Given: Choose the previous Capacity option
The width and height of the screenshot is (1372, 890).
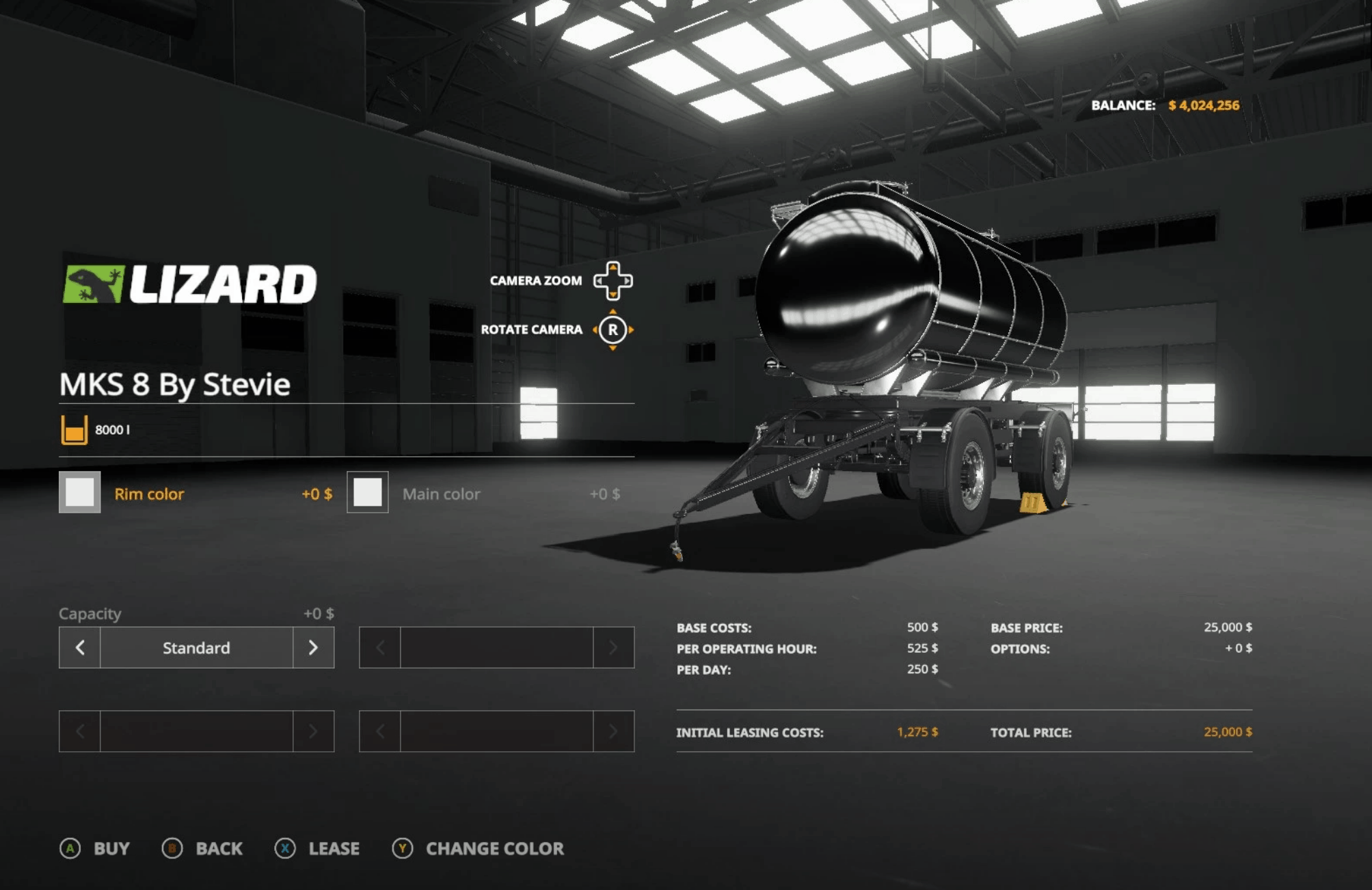Looking at the screenshot, I should [80, 647].
